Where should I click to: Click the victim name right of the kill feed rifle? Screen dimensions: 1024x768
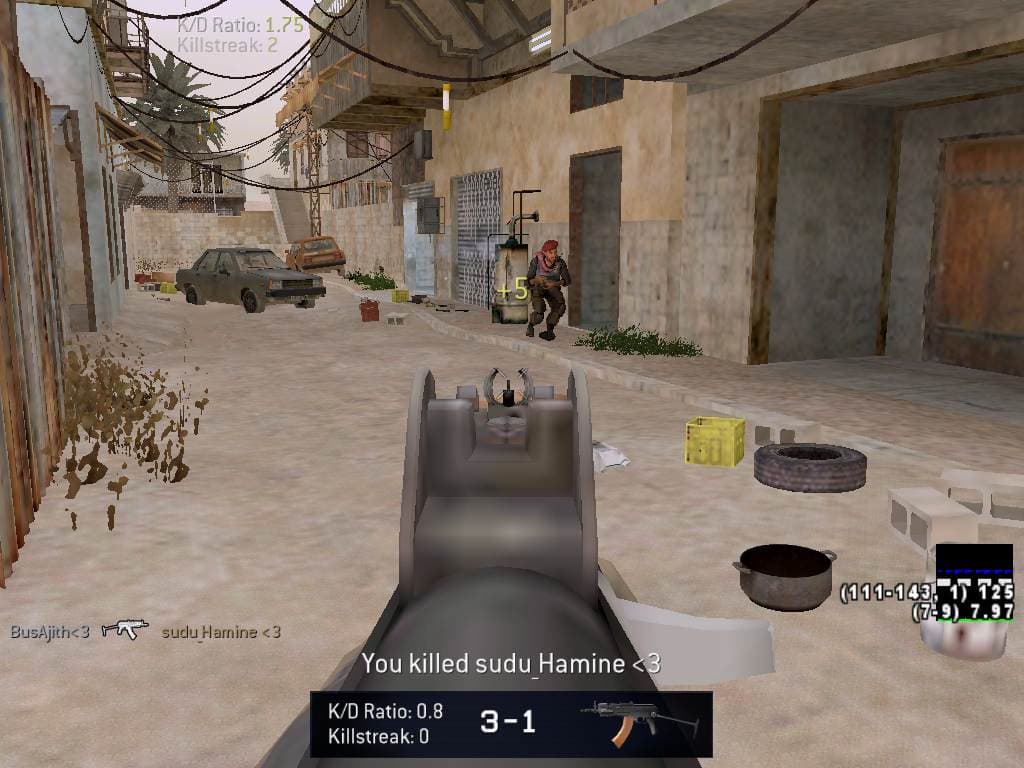[x=221, y=631]
